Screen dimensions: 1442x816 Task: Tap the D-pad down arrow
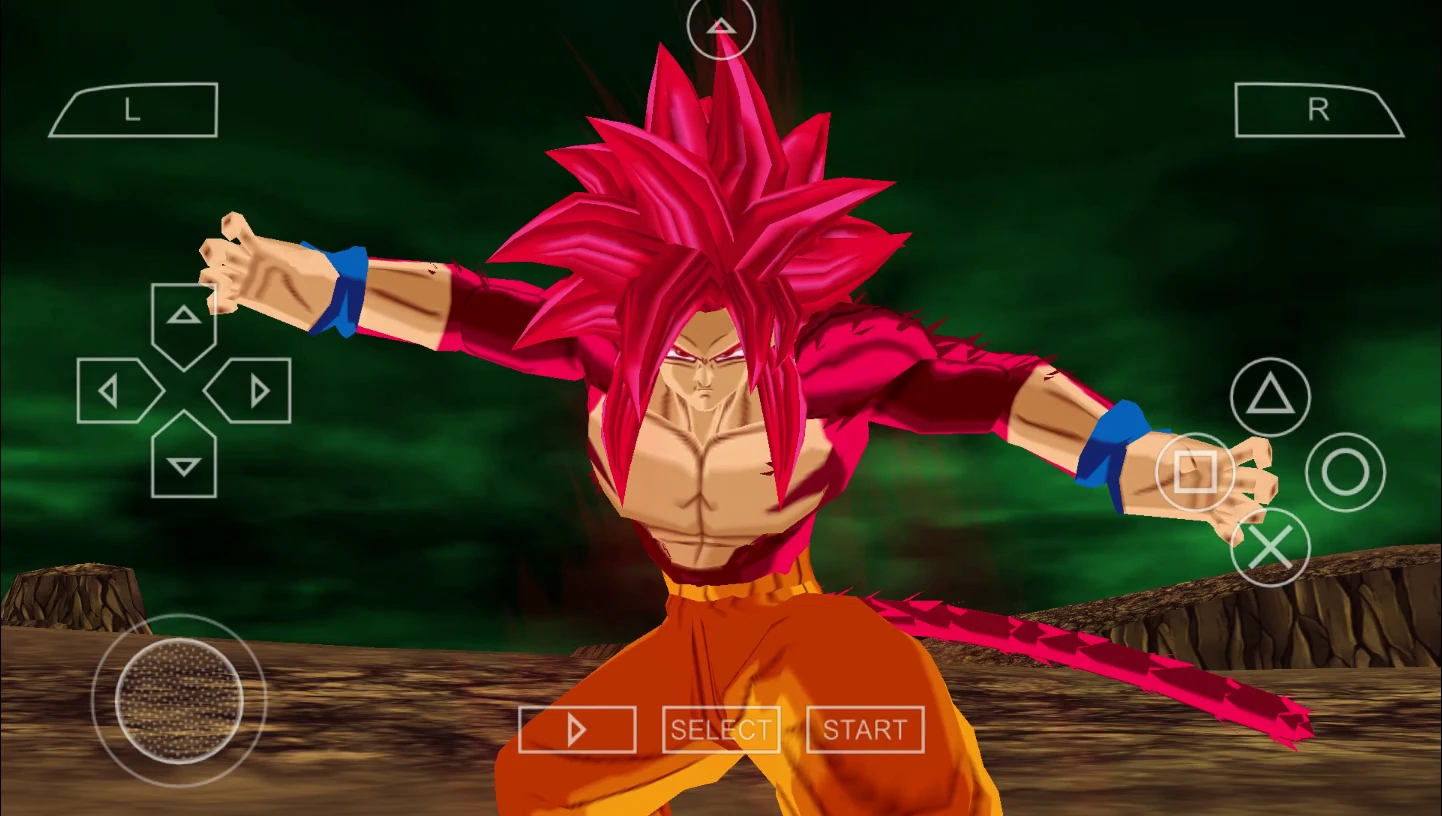(x=184, y=461)
